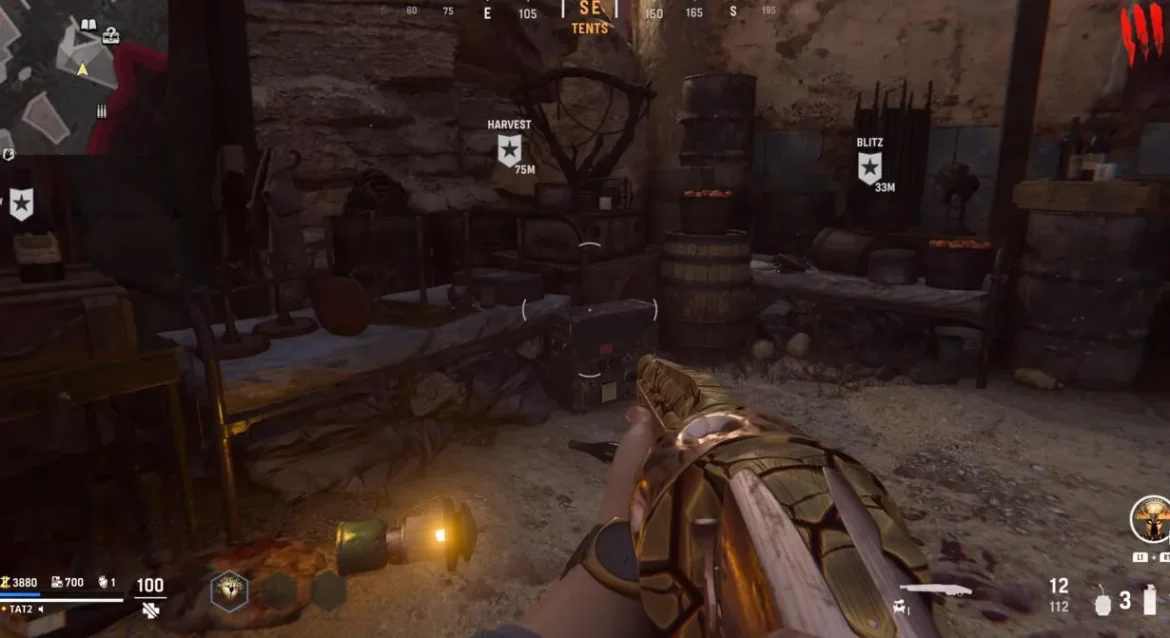1170x638 pixels.
Task: Select the Harvest objective marker
Action: tap(509, 150)
